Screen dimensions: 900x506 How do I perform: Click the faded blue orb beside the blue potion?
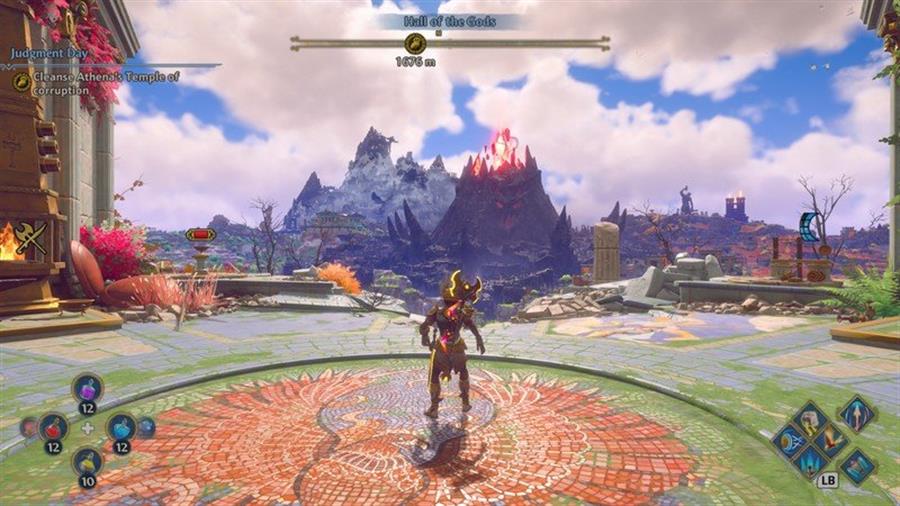[147, 427]
